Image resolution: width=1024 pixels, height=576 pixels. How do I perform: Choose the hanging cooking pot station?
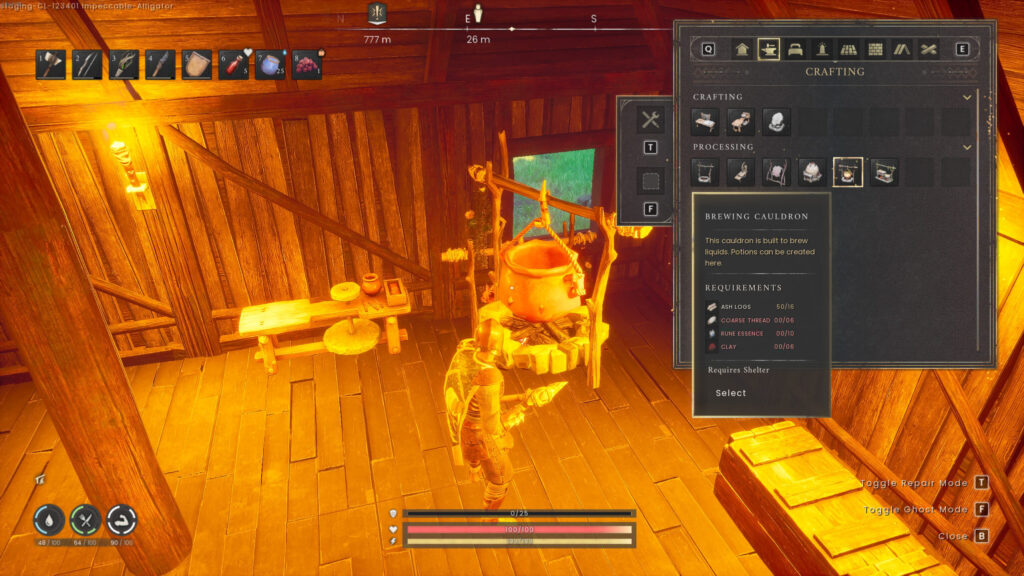click(706, 172)
